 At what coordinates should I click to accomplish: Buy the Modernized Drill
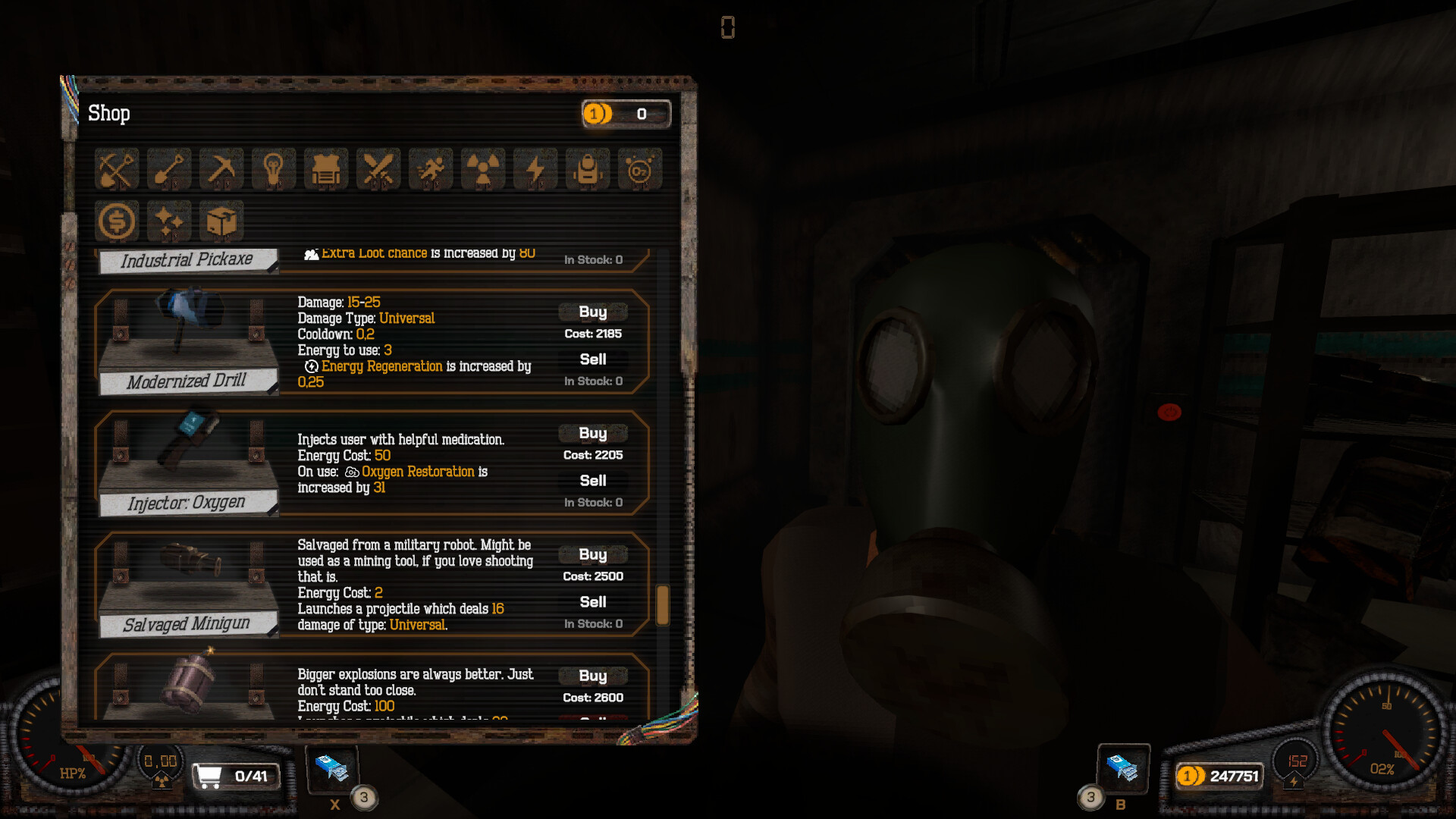pyautogui.click(x=592, y=312)
